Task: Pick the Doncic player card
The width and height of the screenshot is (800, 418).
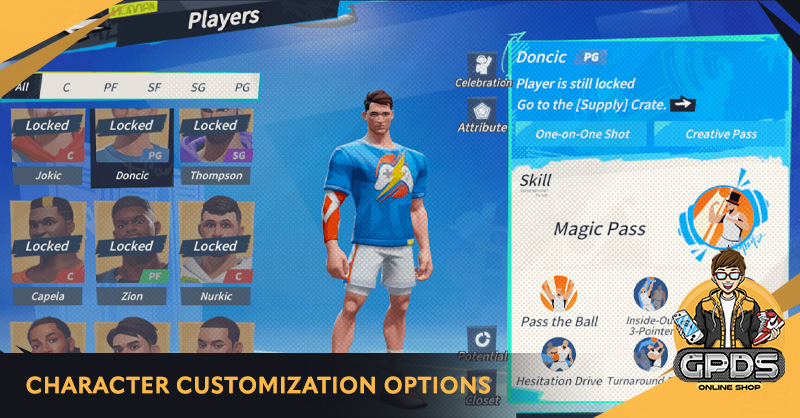Action: [131, 145]
